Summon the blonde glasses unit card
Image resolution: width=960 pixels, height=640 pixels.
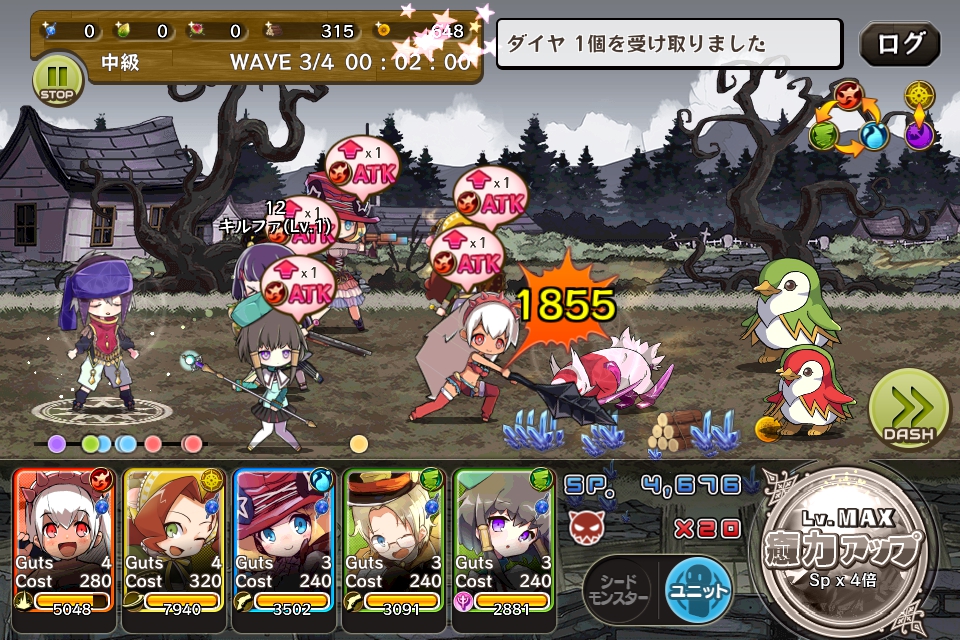point(393,540)
